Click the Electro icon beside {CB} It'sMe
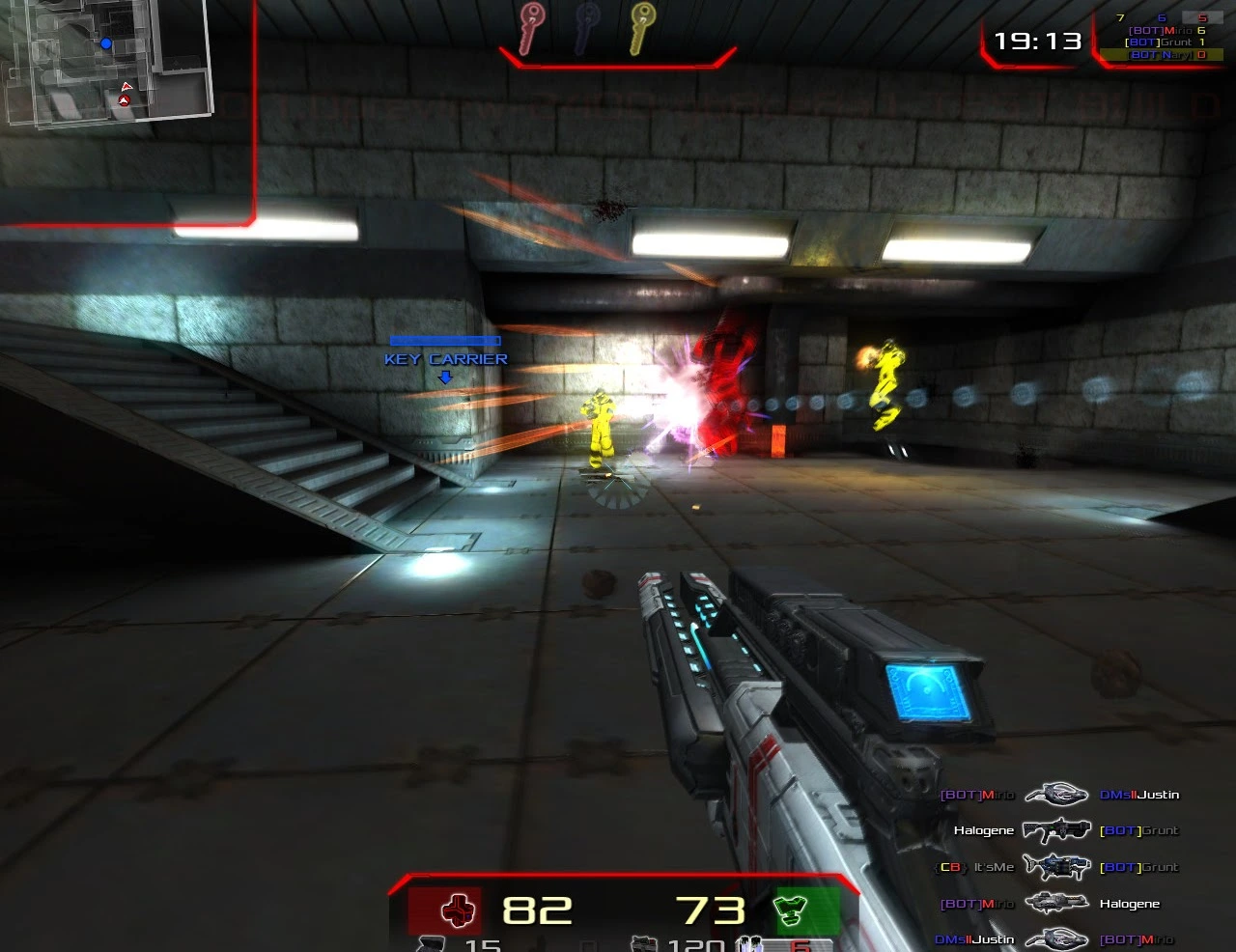 coord(1057,867)
